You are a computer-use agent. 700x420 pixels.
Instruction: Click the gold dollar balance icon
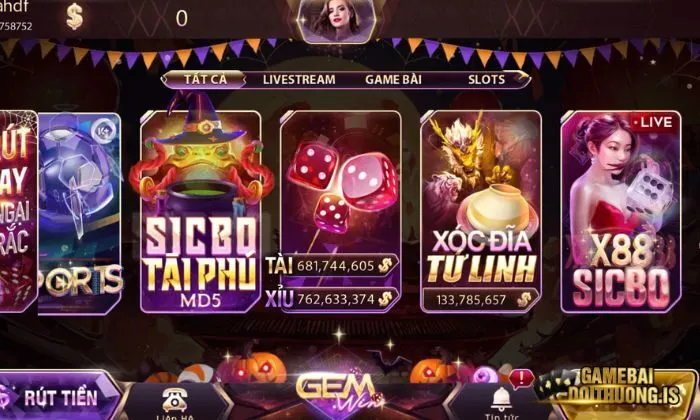coord(76,16)
